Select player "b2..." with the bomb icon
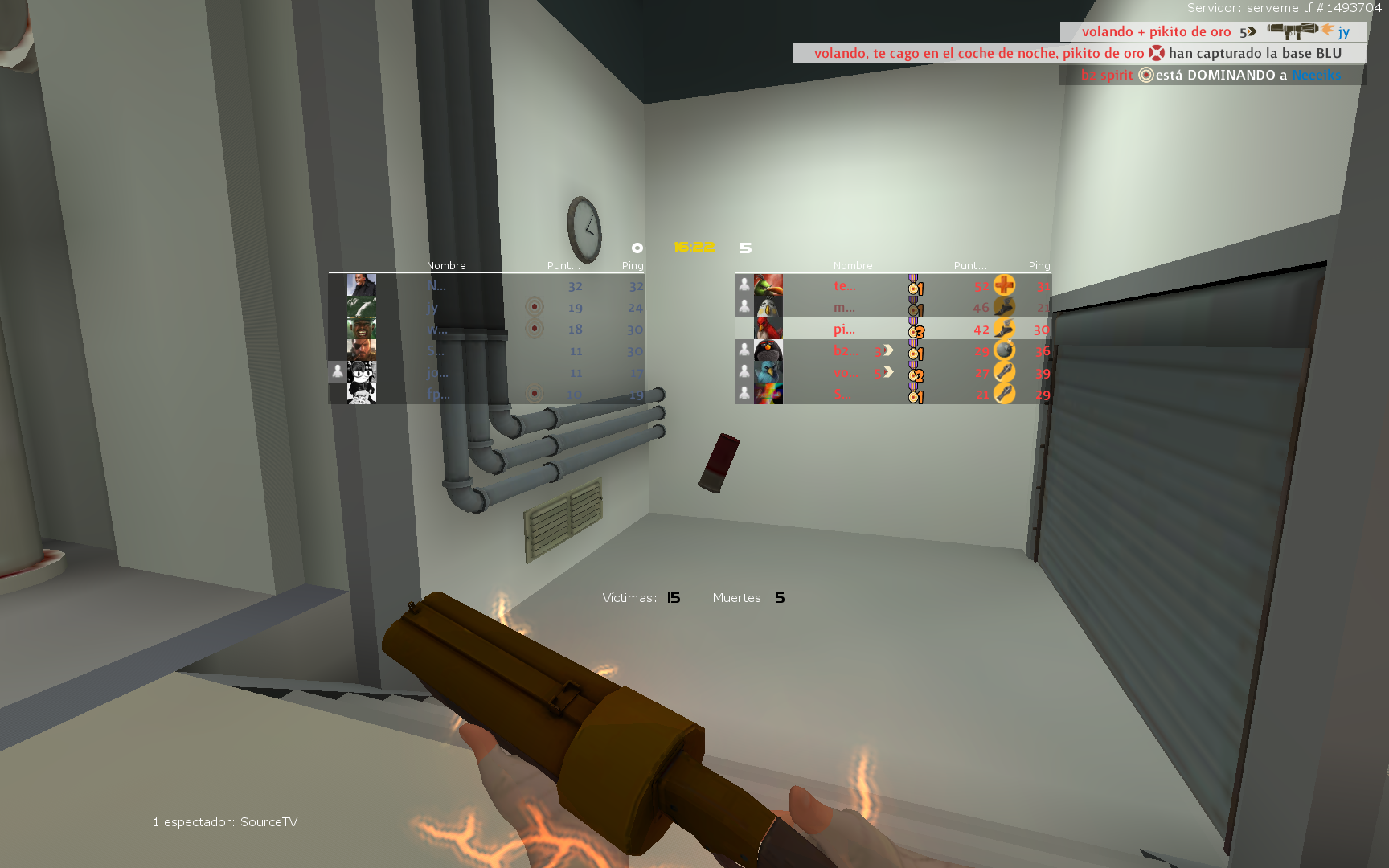 [x=846, y=351]
